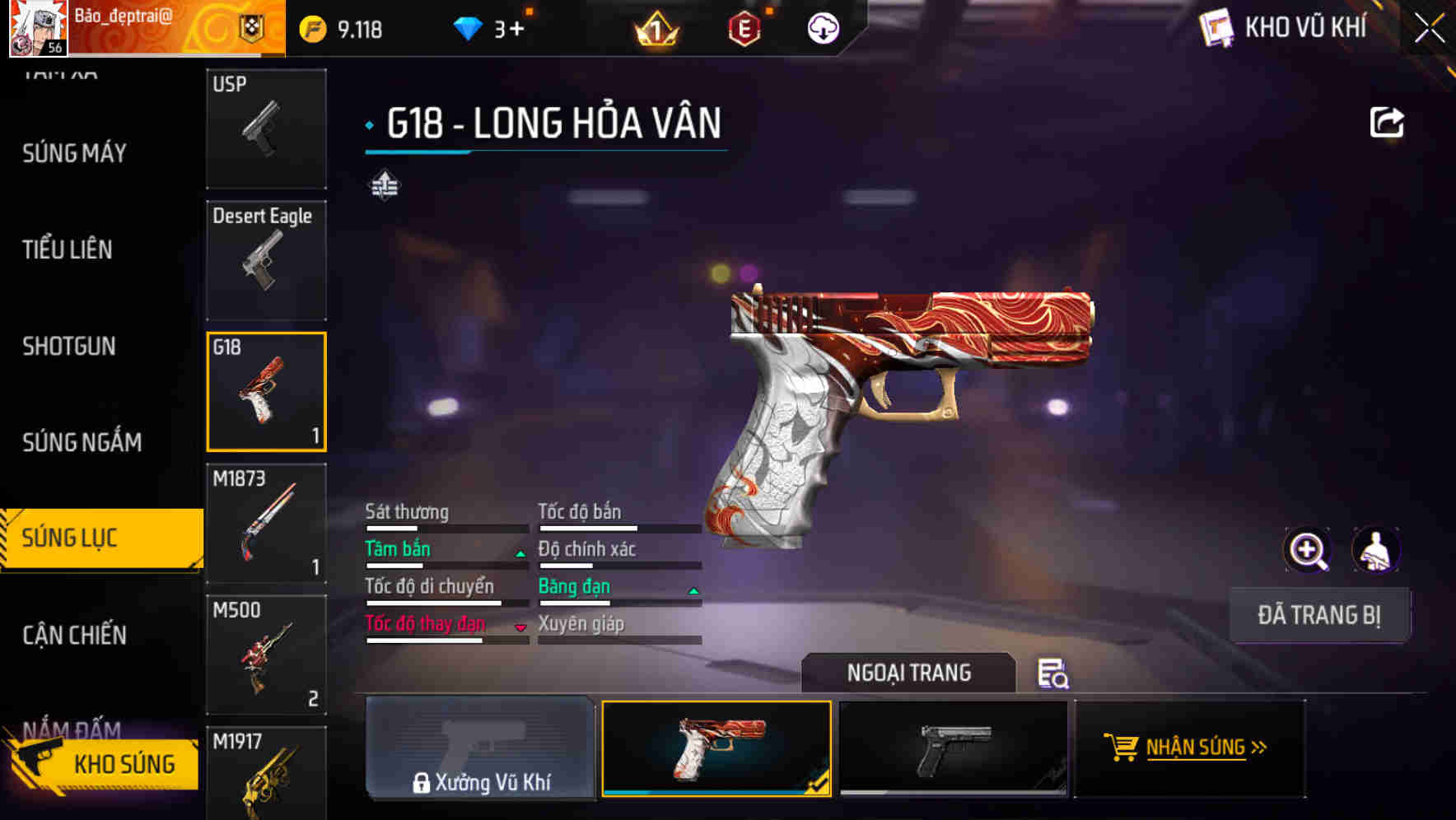Choose the M1873 weapon slot

click(266, 523)
